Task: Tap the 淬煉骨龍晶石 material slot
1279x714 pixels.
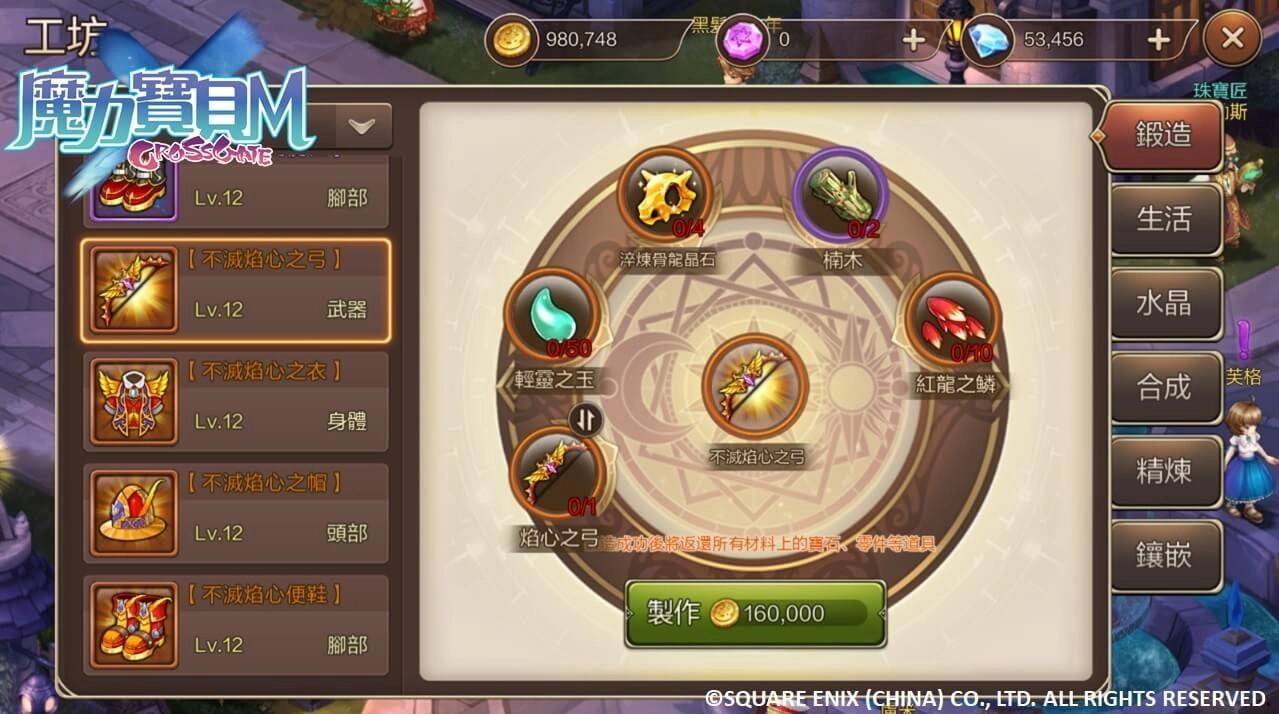Action: (x=665, y=195)
